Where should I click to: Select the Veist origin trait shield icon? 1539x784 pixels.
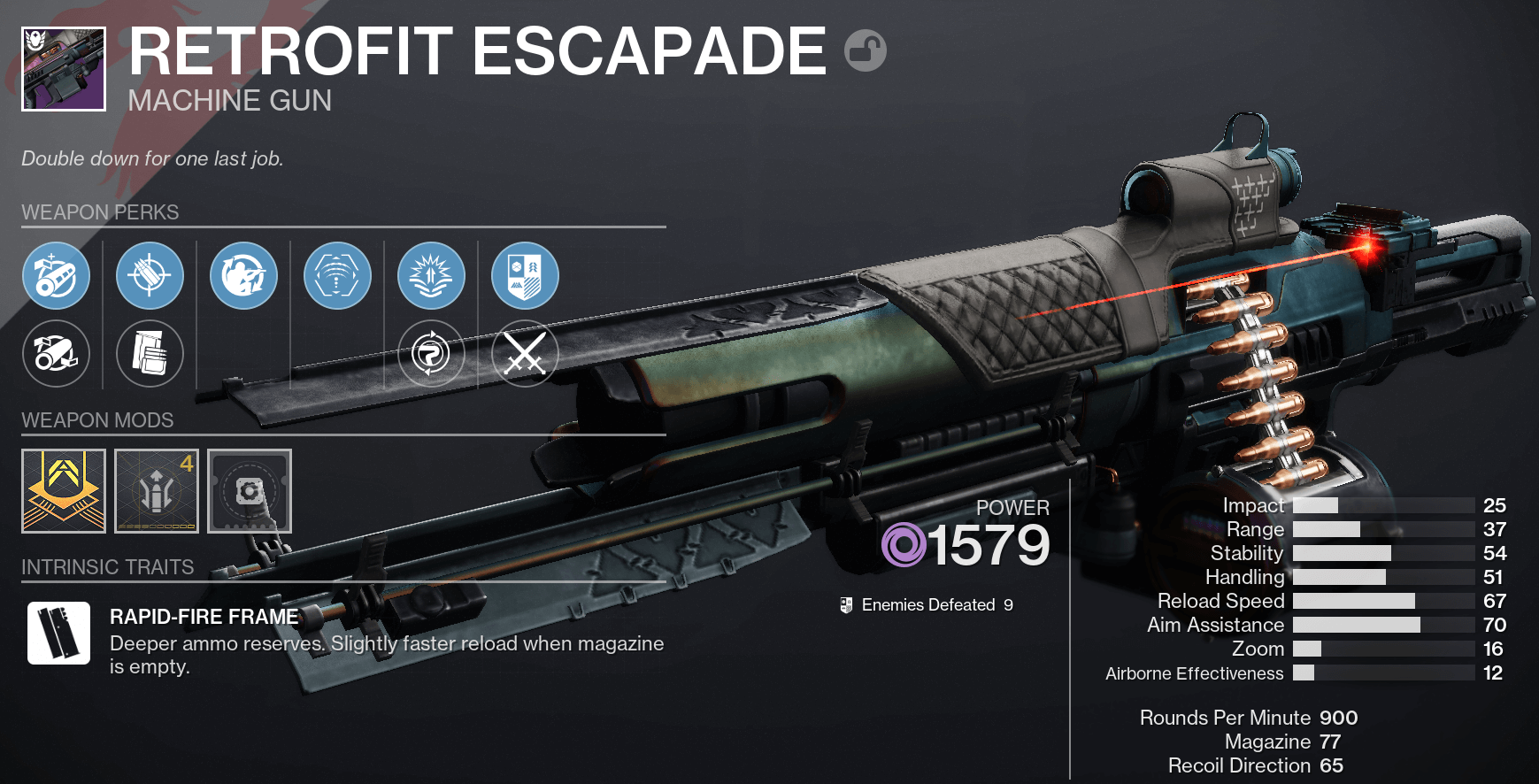pyautogui.click(x=525, y=275)
